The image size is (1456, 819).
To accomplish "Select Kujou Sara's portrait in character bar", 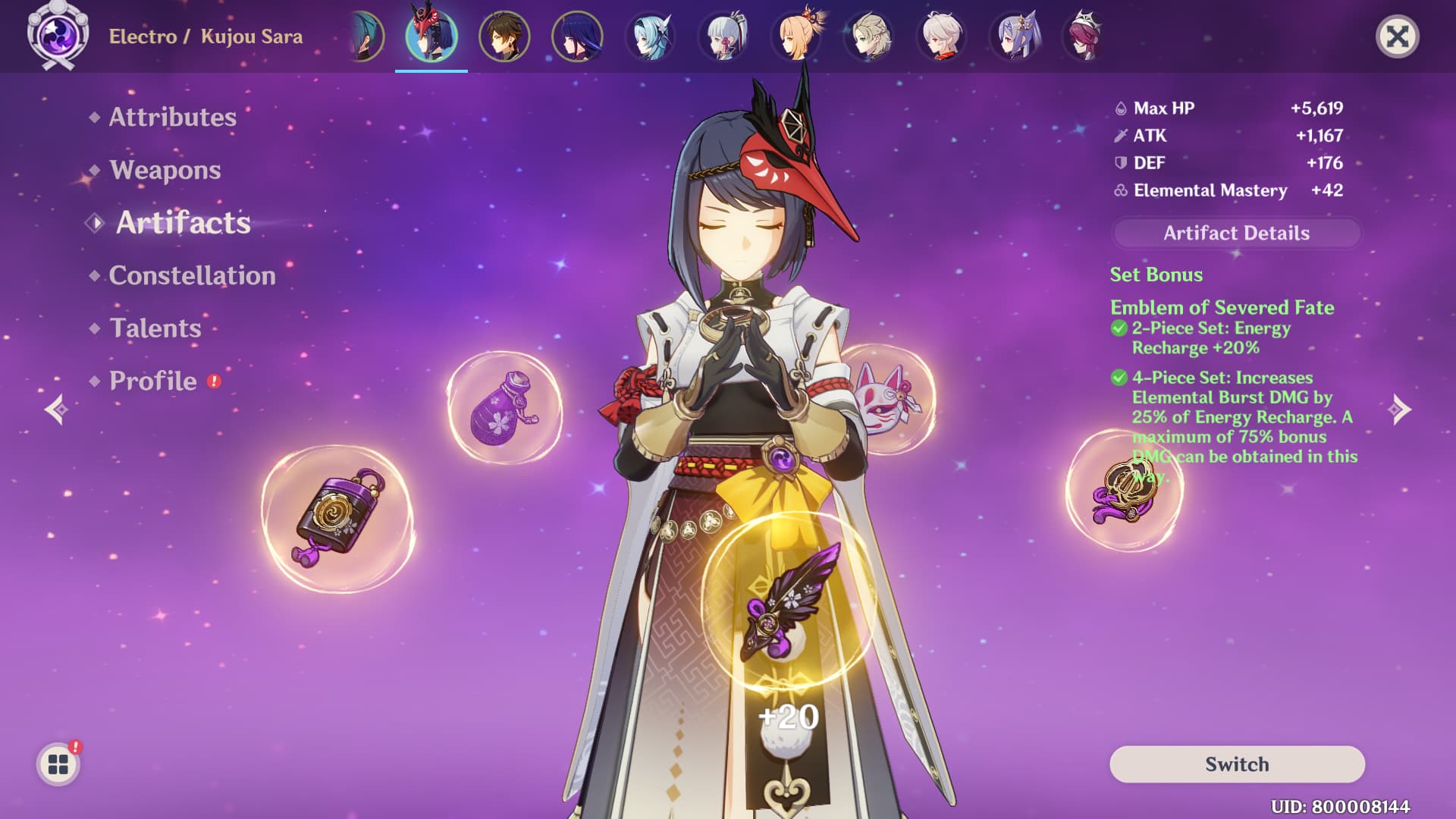I will [x=431, y=36].
